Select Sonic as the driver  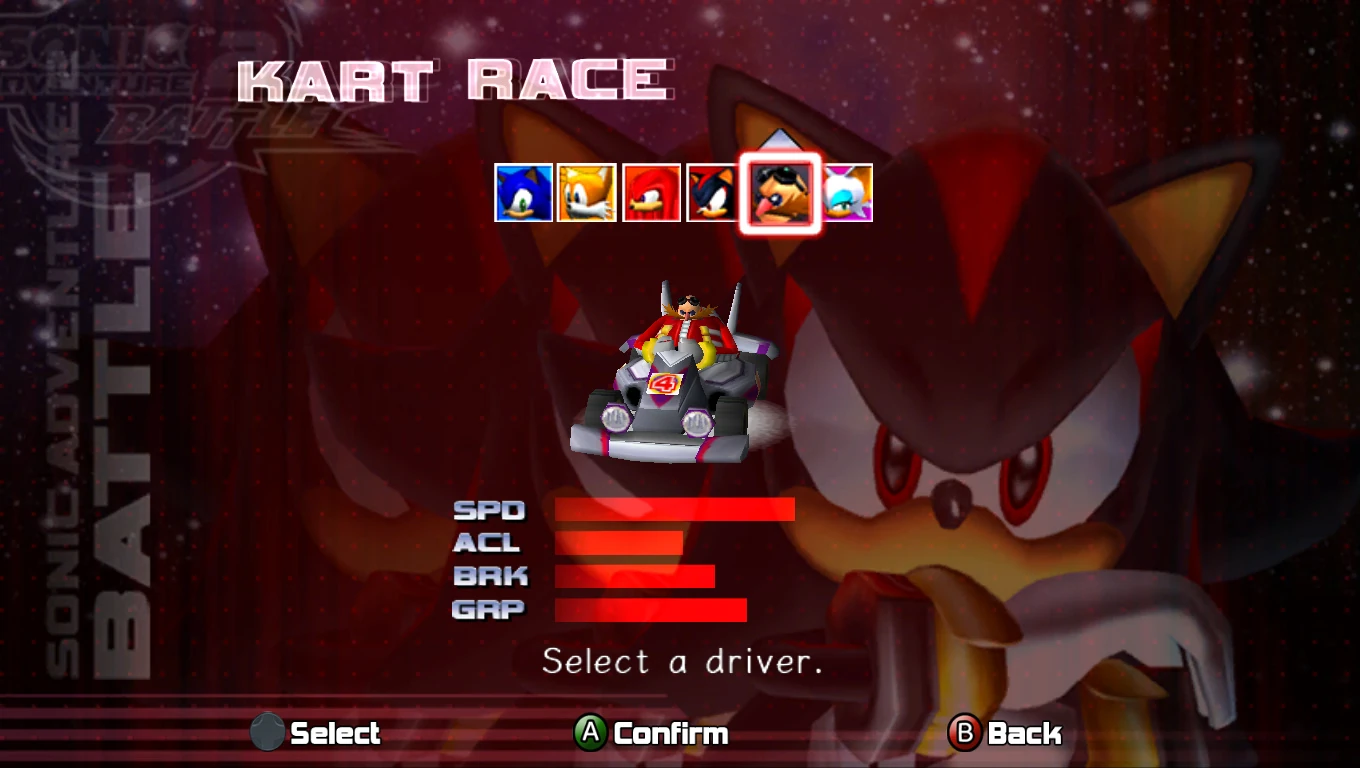coord(524,193)
